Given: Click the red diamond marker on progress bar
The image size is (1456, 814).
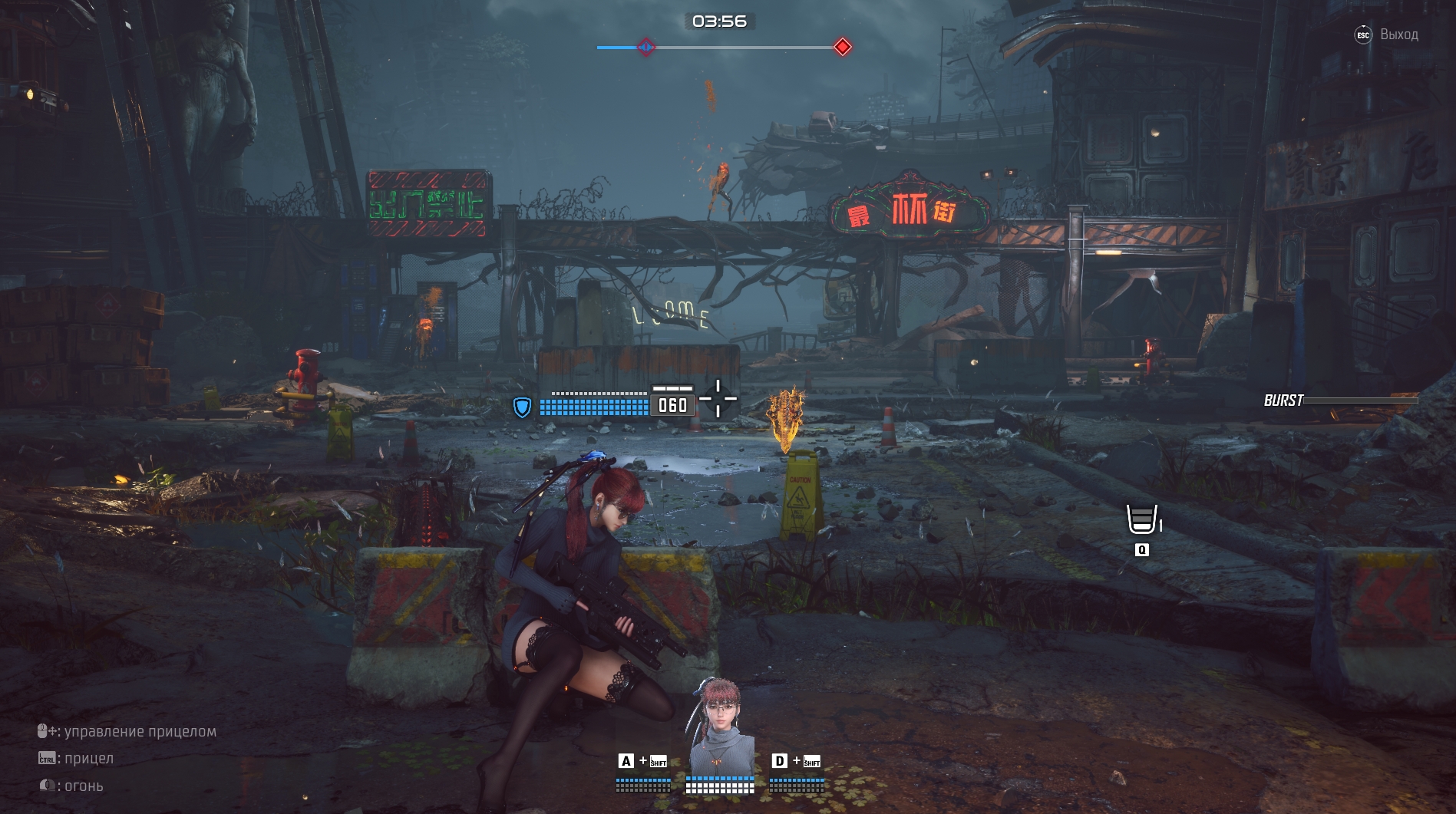Looking at the screenshot, I should [x=843, y=47].
